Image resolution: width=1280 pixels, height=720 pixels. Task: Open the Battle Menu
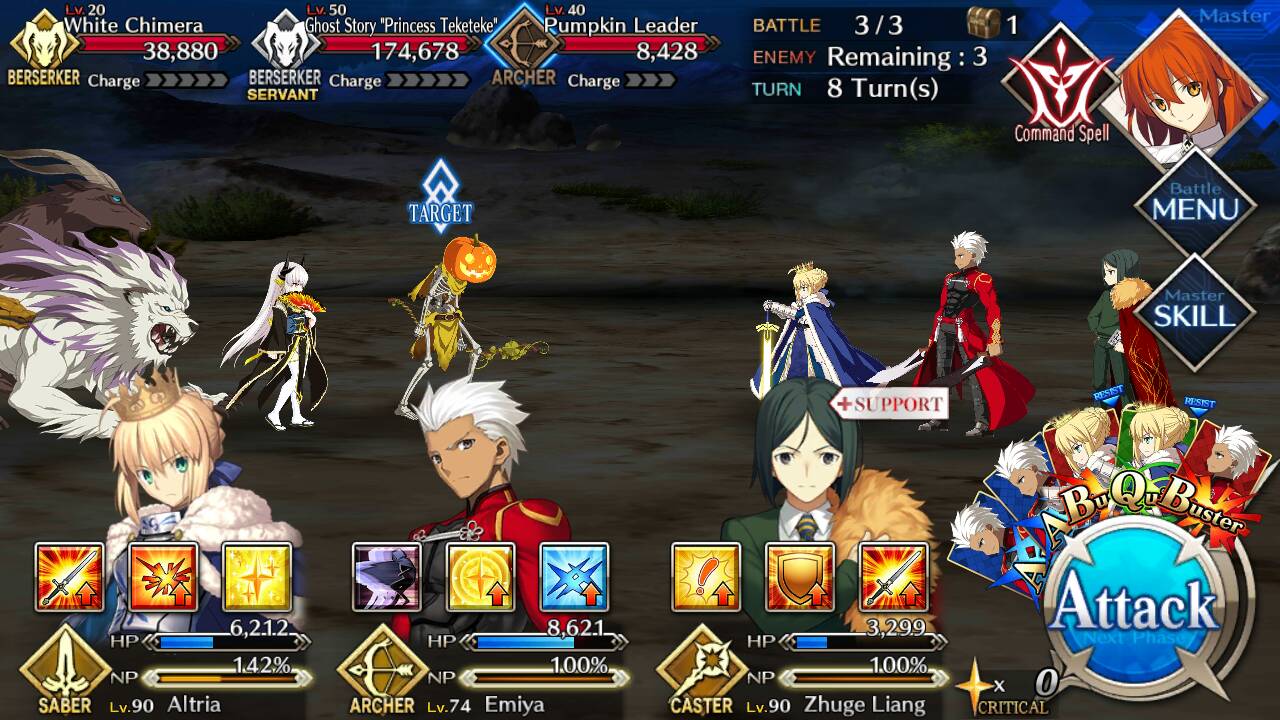[1194, 203]
